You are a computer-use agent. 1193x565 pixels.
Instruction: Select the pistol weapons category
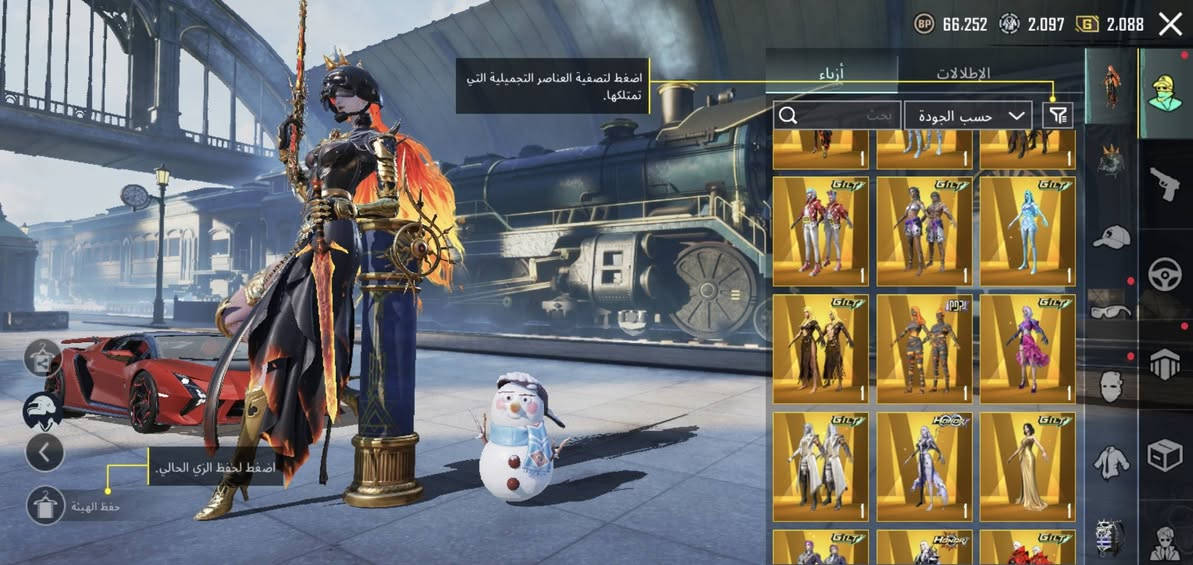click(x=1165, y=182)
